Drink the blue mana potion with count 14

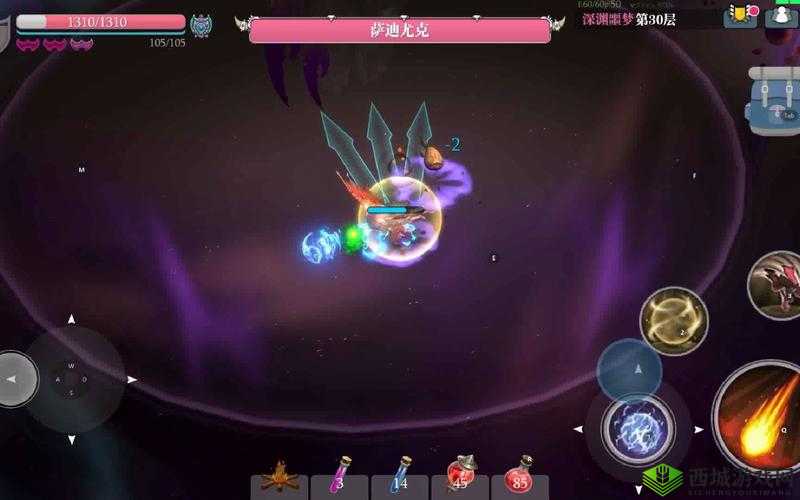pos(399,476)
